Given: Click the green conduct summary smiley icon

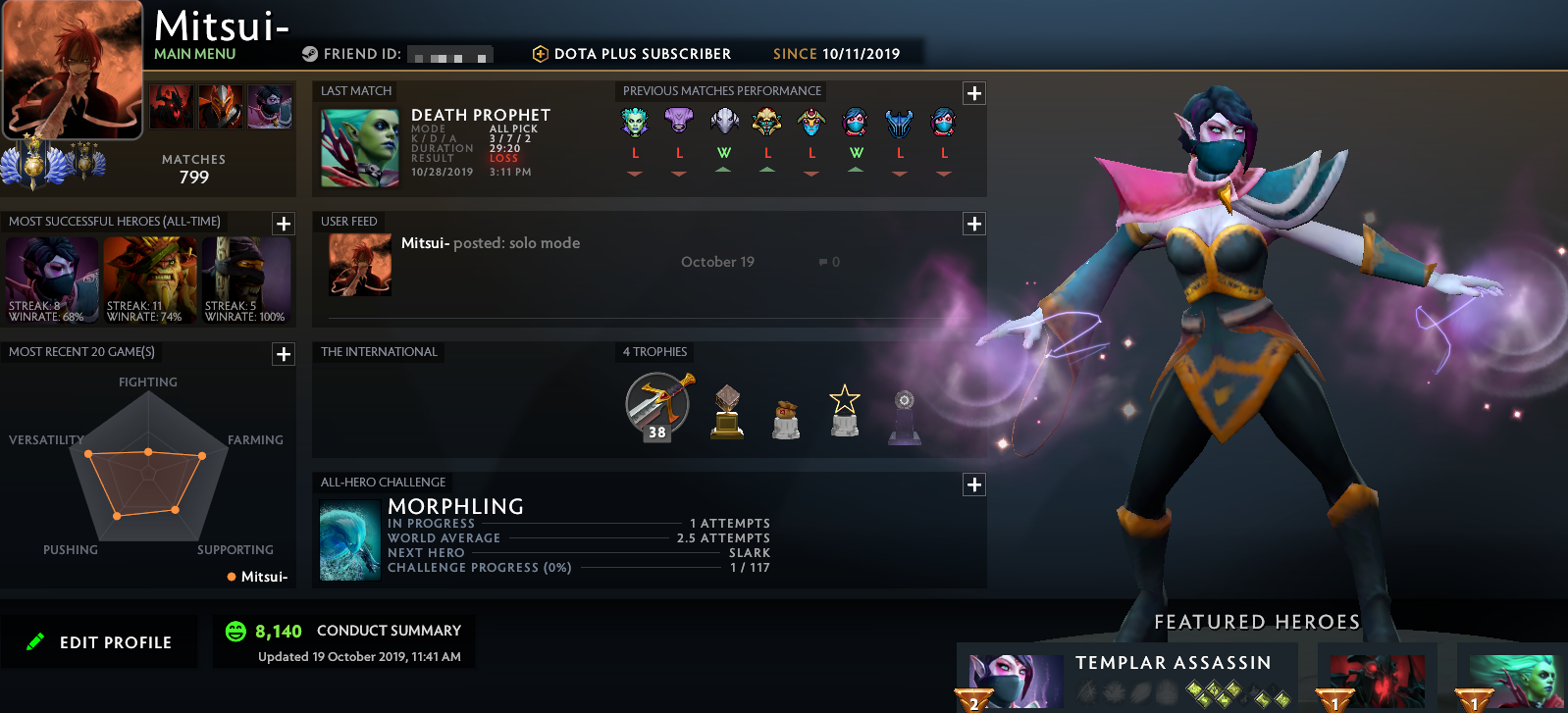Looking at the screenshot, I should [235, 632].
